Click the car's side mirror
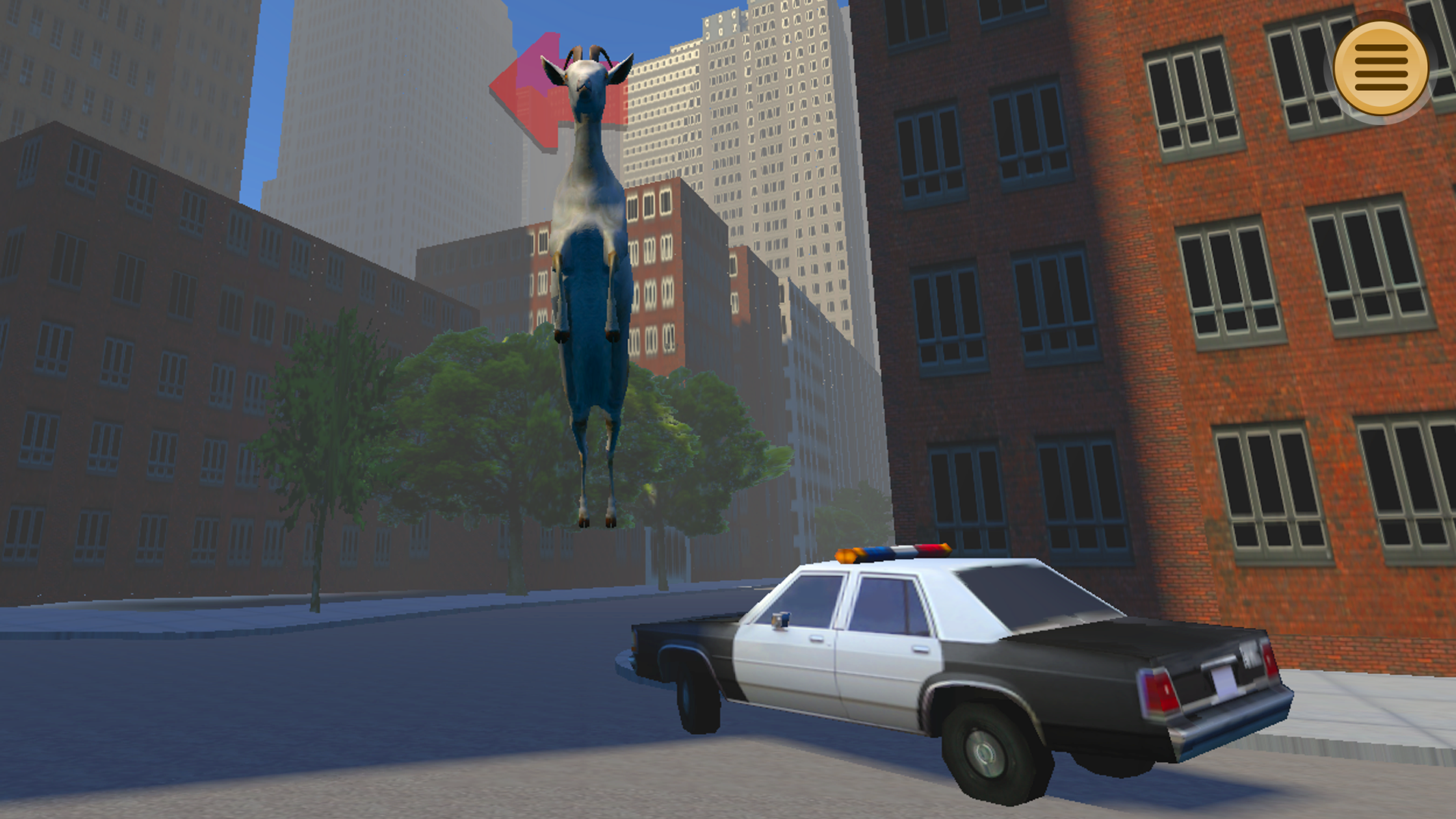 (x=781, y=620)
